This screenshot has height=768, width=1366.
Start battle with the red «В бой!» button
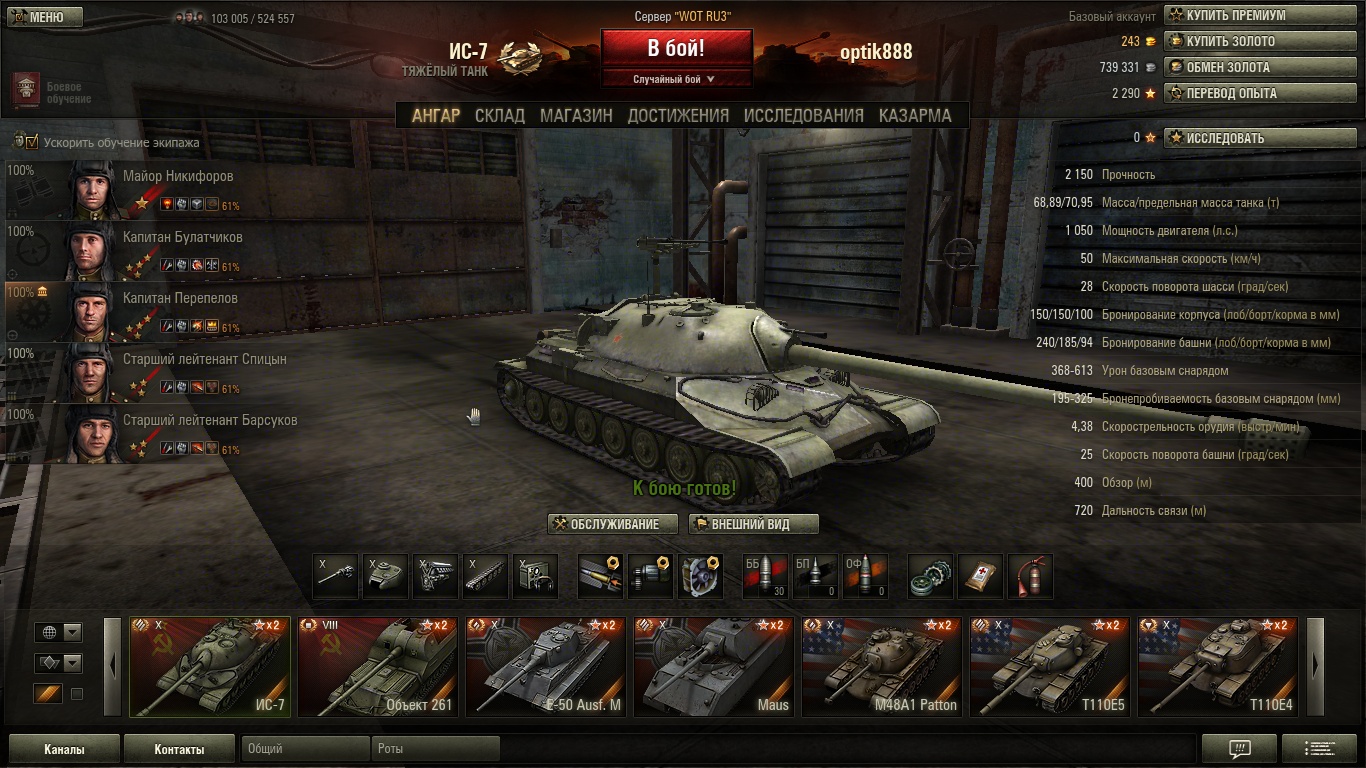tap(676, 48)
